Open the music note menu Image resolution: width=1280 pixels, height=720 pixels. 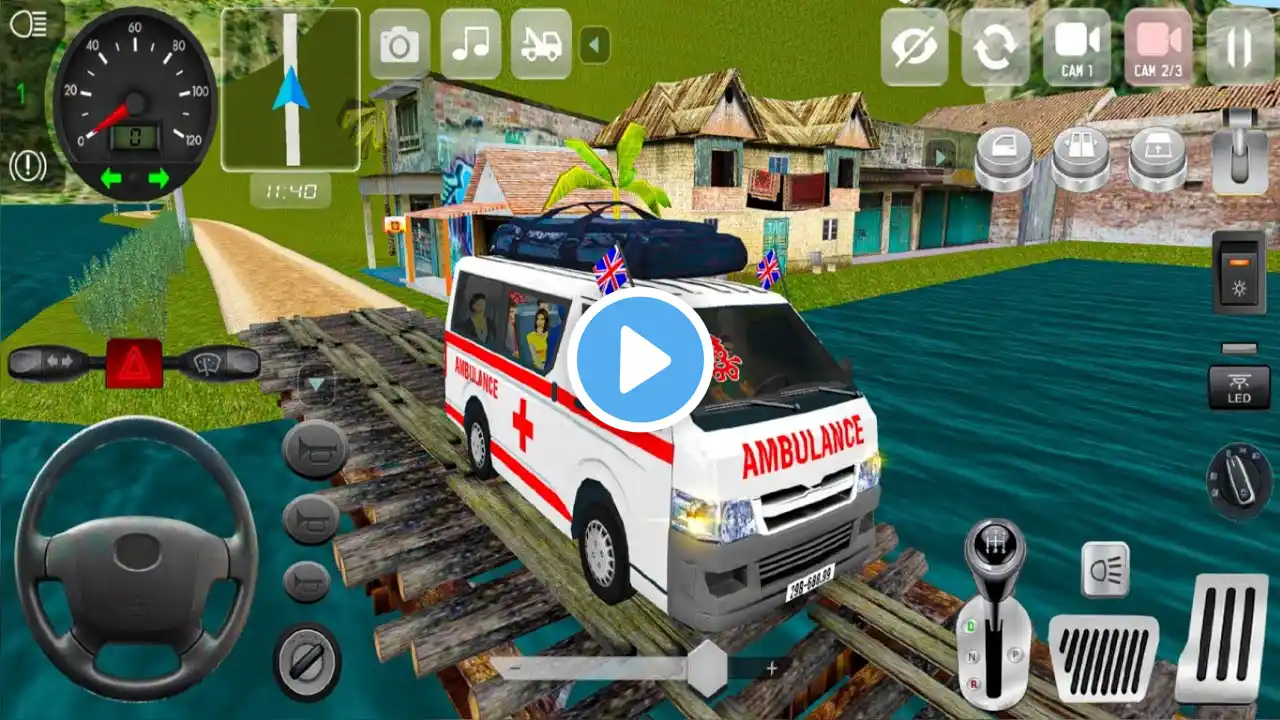pyautogui.click(x=471, y=45)
